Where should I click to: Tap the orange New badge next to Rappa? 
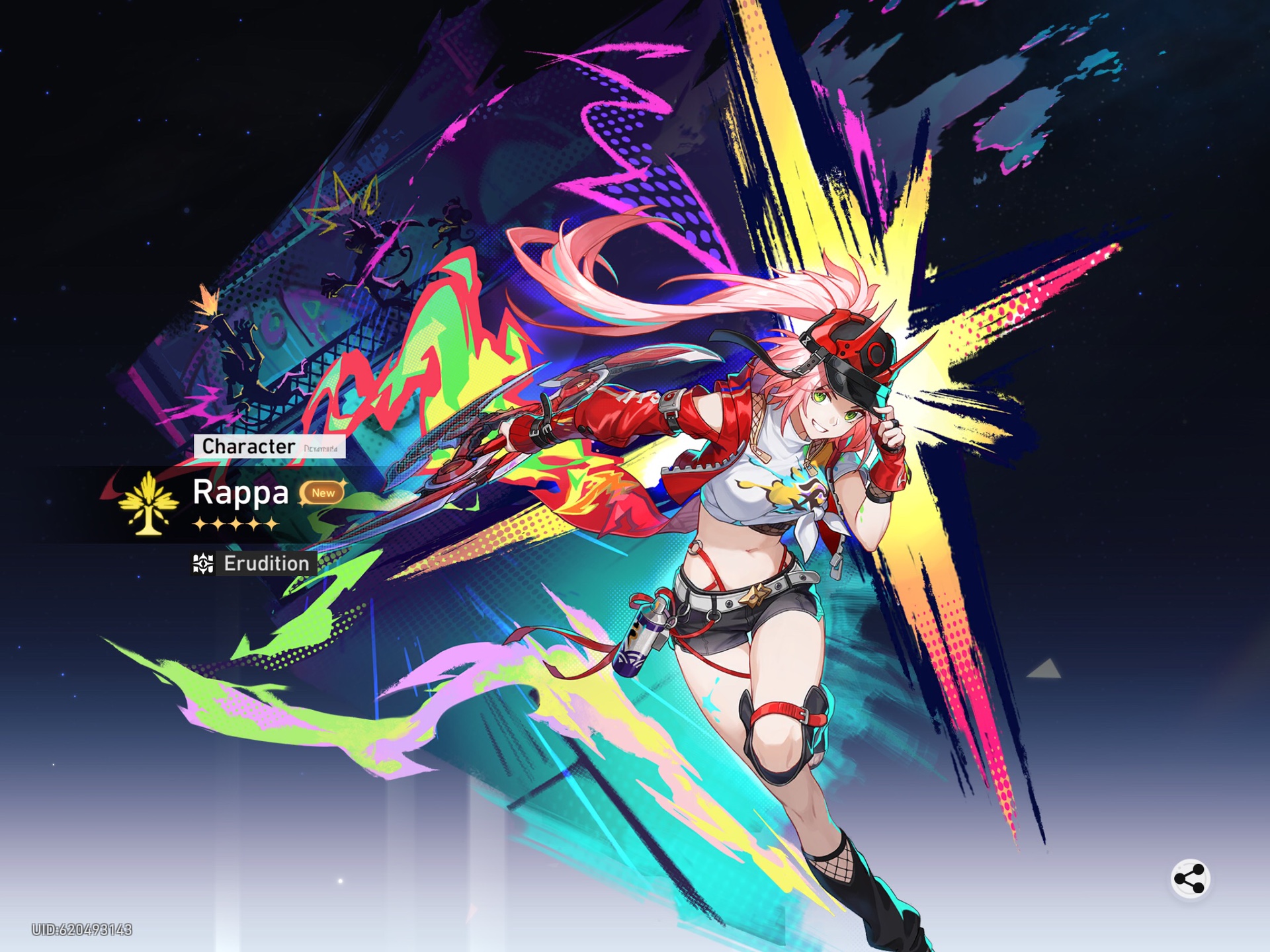click(x=323, y=494)
